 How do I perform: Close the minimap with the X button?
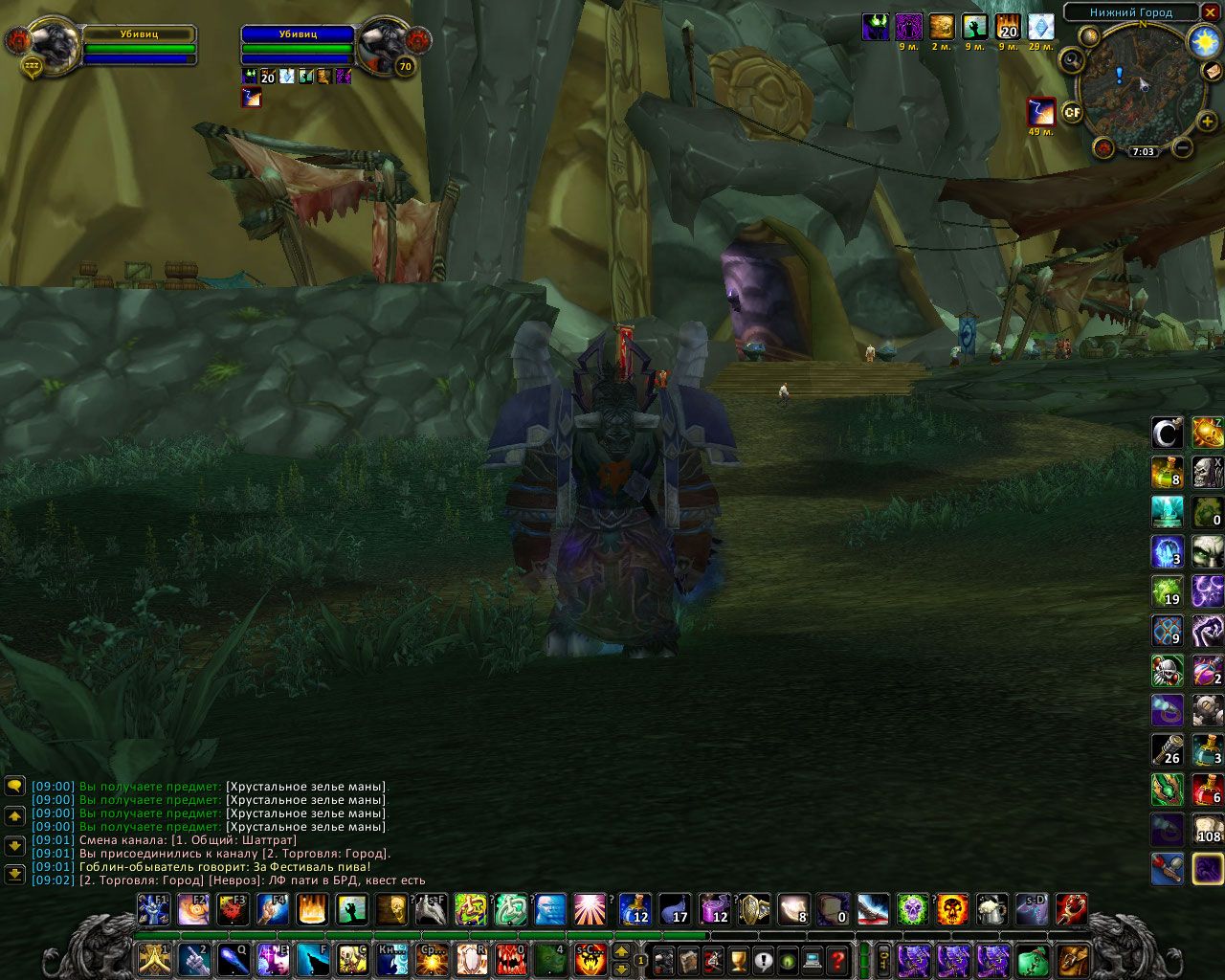tap(1212, 12)
